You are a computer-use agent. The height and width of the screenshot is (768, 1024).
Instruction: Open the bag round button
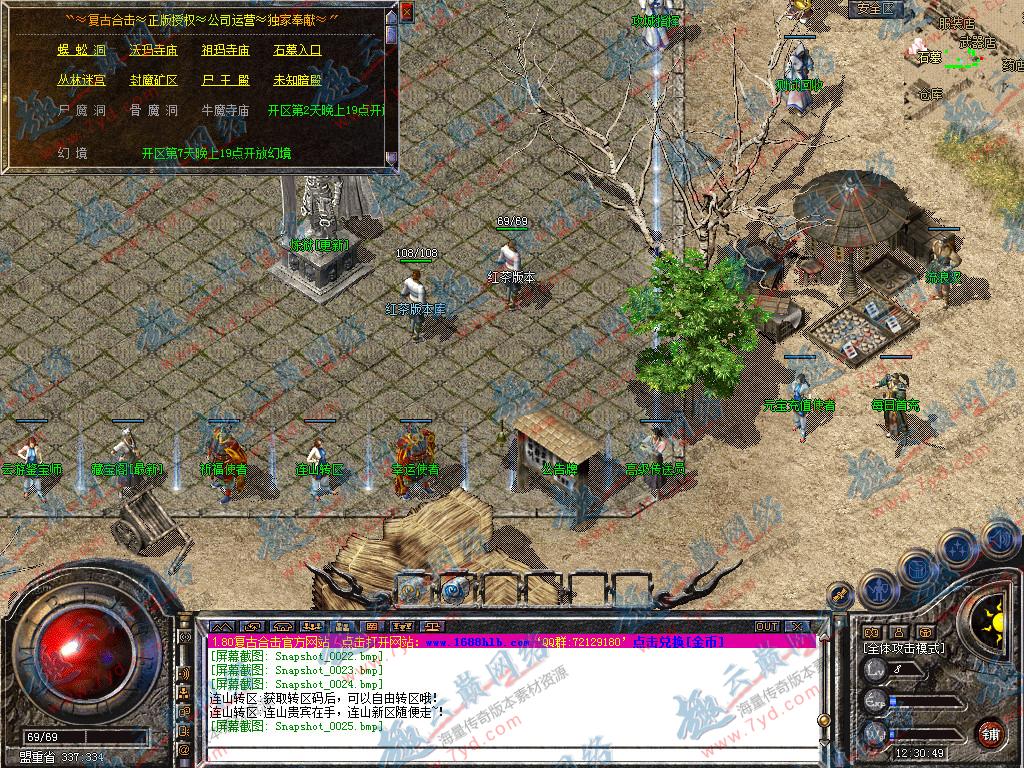click(x=918, y=569)
